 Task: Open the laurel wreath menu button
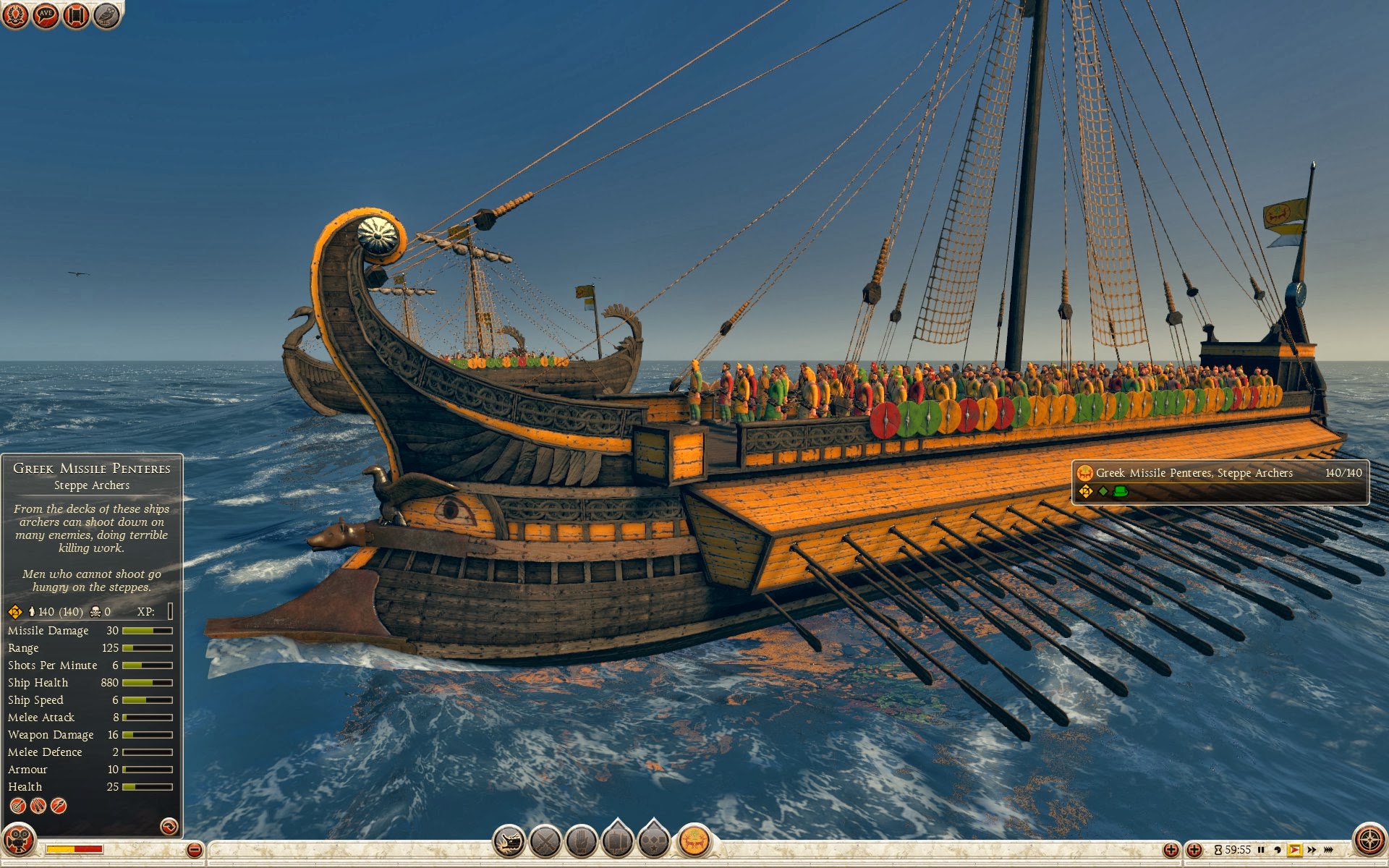[x=14, y=14]
